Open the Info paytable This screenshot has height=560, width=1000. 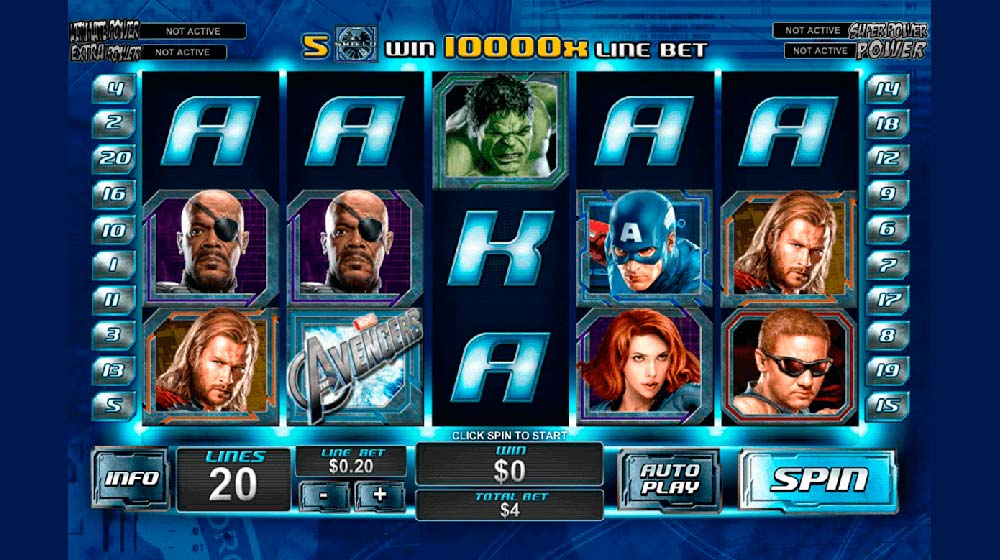(130, 477)
